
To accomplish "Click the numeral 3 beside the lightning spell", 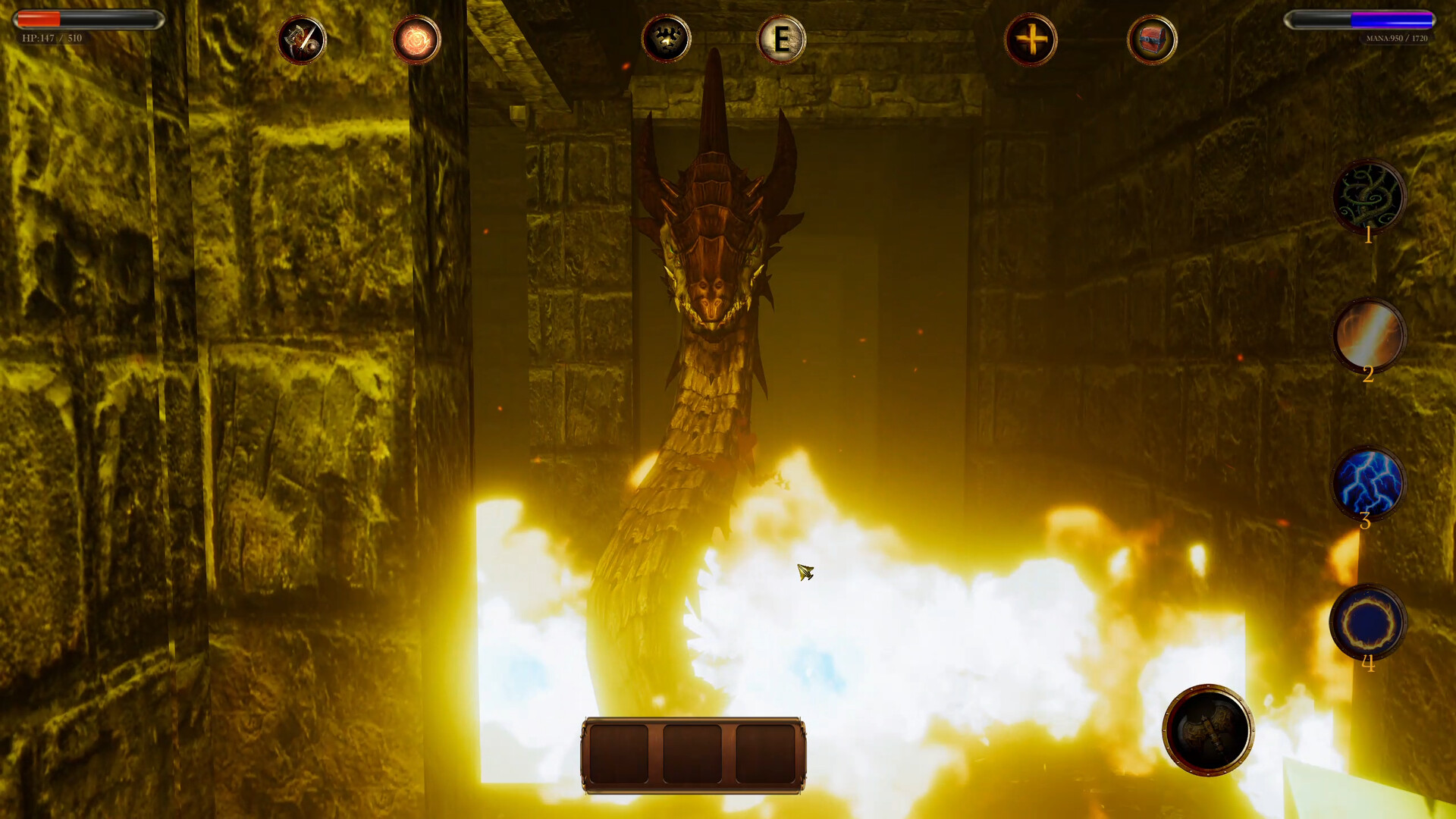I will pos(1365,522).
